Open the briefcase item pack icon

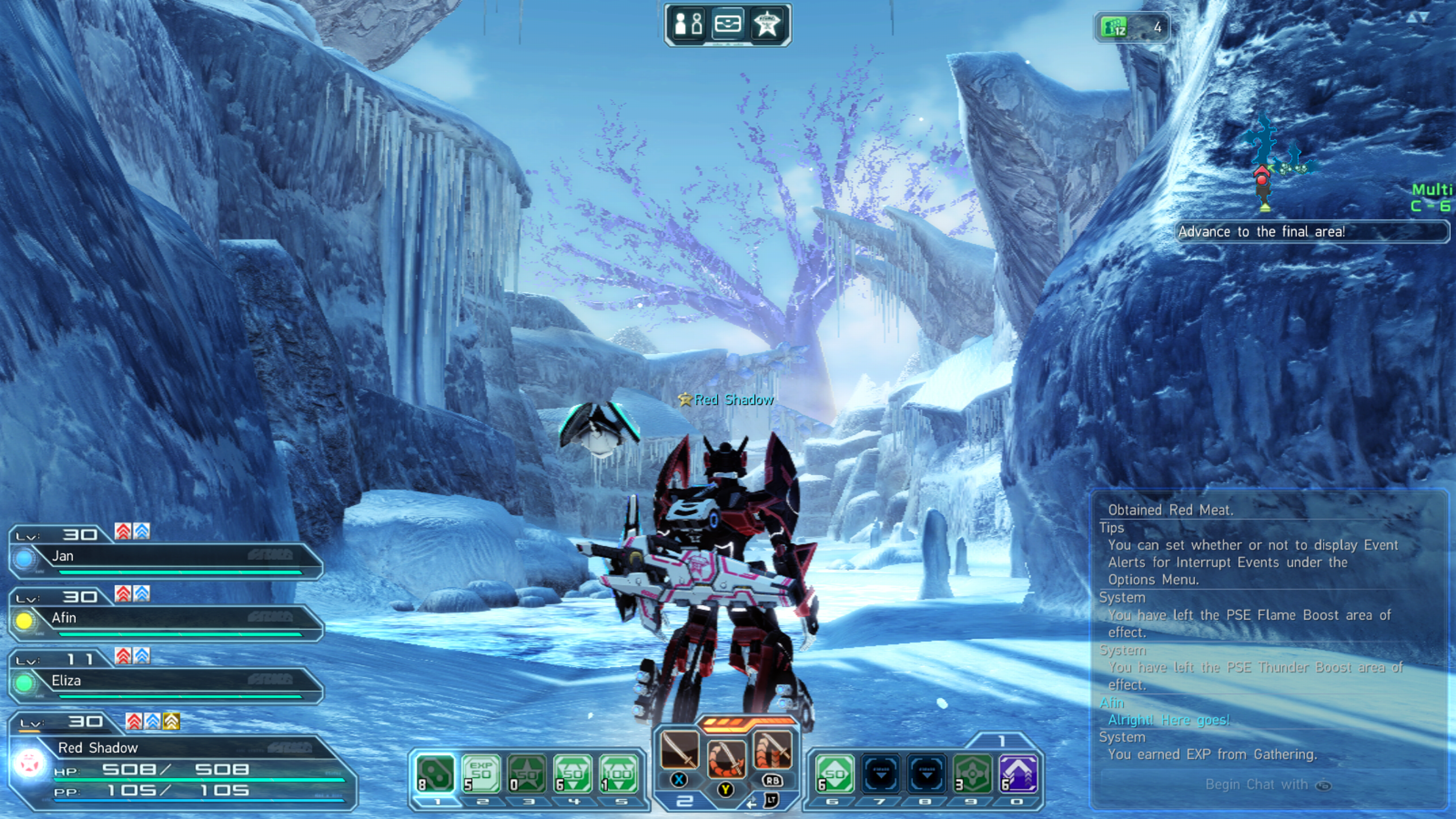tap(728, 24)
